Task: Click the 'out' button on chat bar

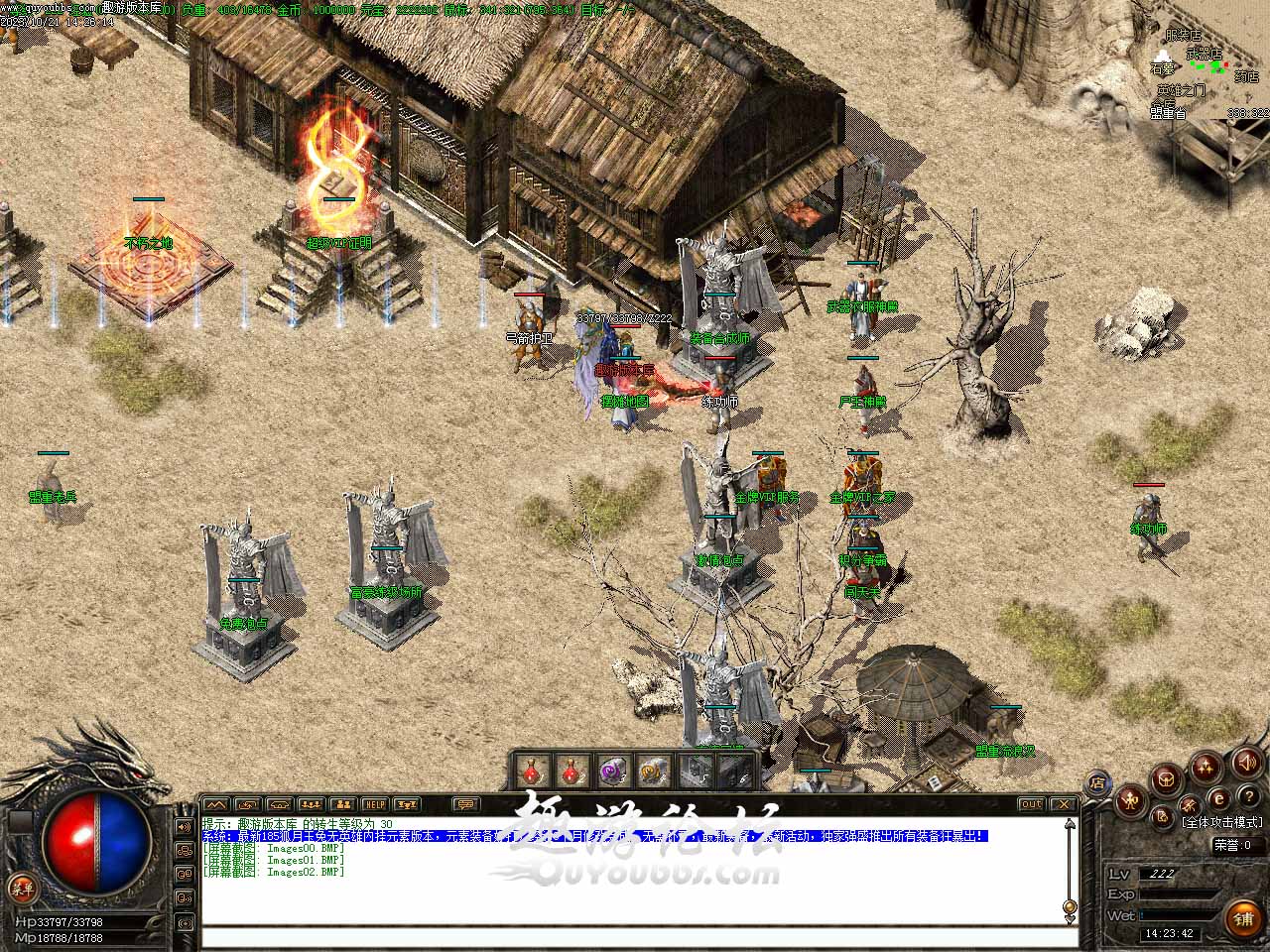Action: [1032, 804]
